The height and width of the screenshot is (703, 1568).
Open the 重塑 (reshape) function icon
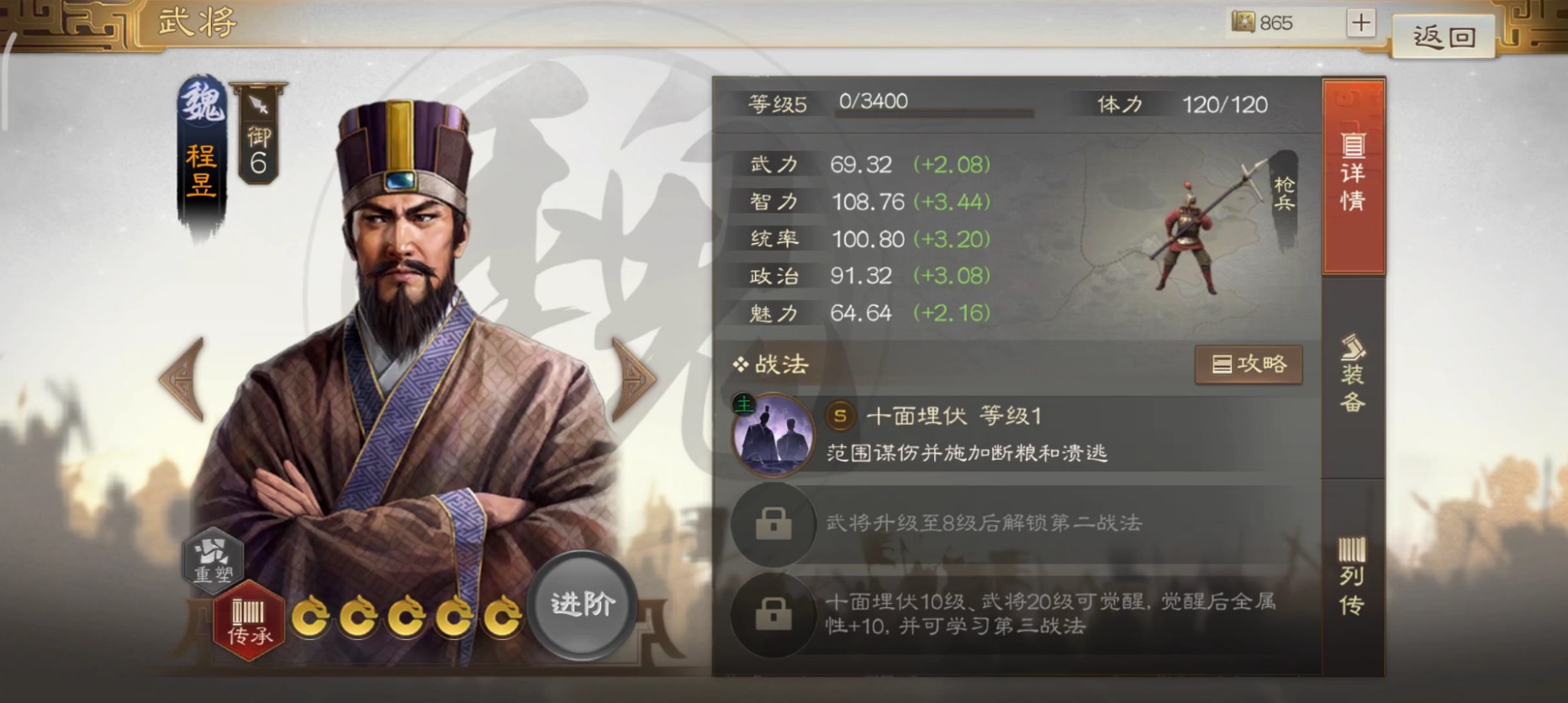(x=213, y=562)
